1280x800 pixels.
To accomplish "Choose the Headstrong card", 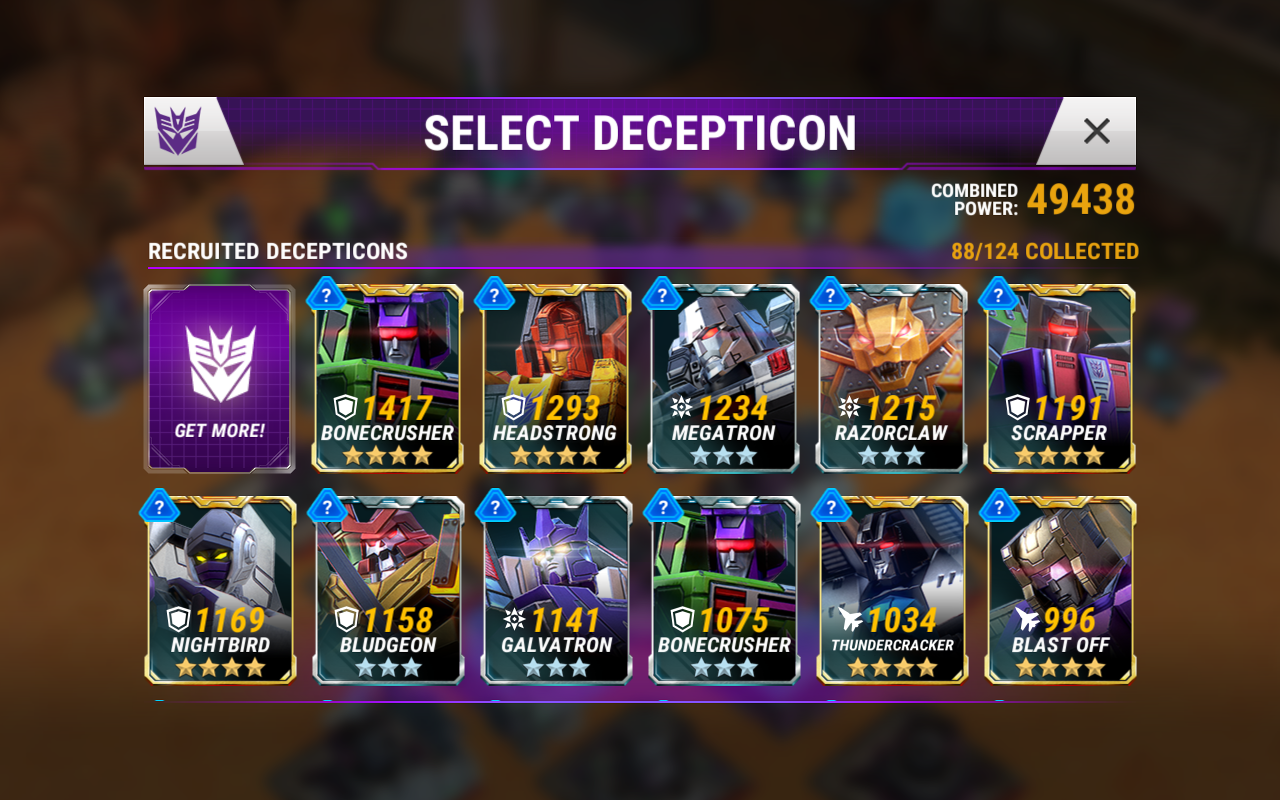I will (555, 378).
